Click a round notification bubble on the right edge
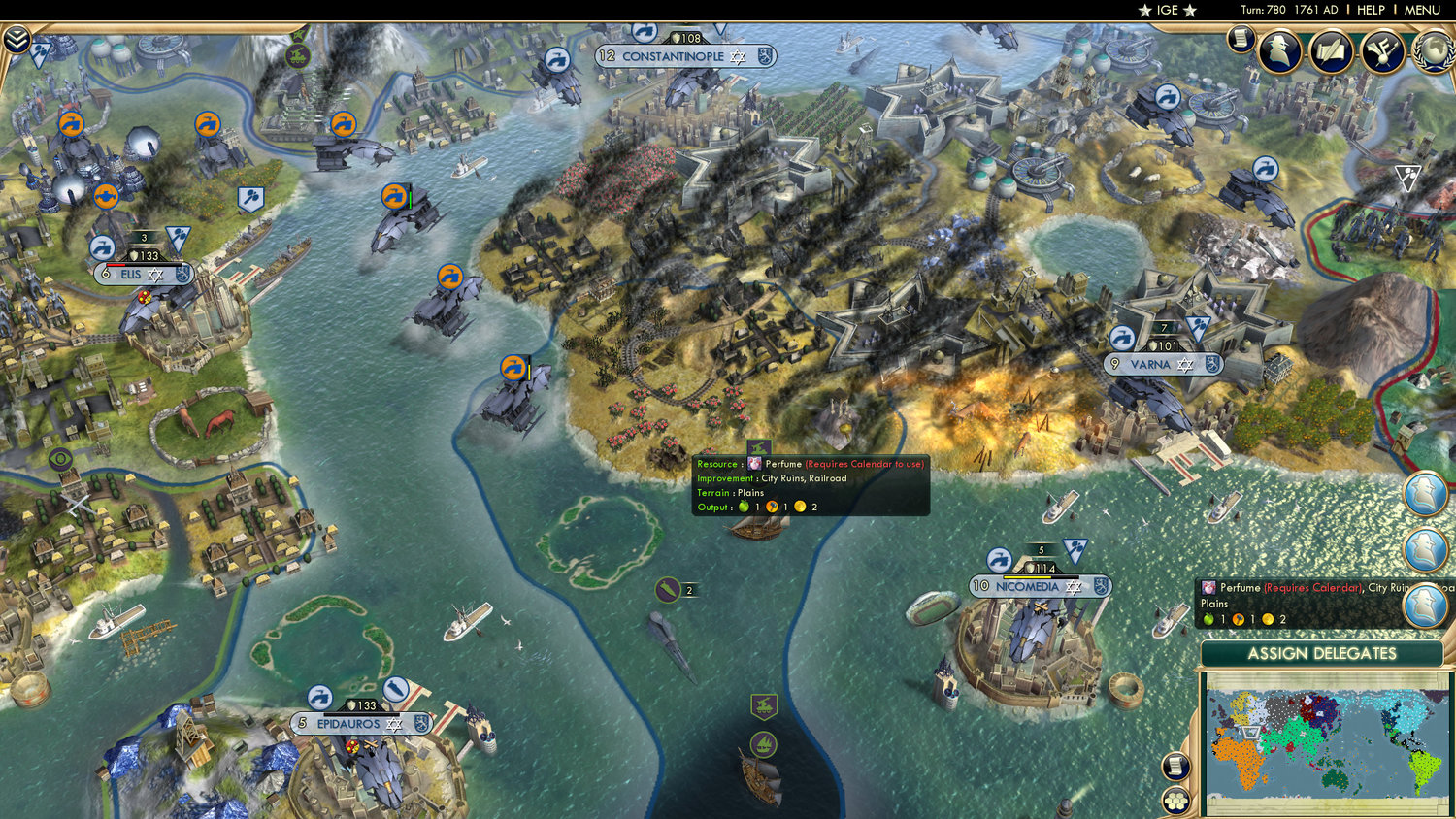 point(1423,495)
